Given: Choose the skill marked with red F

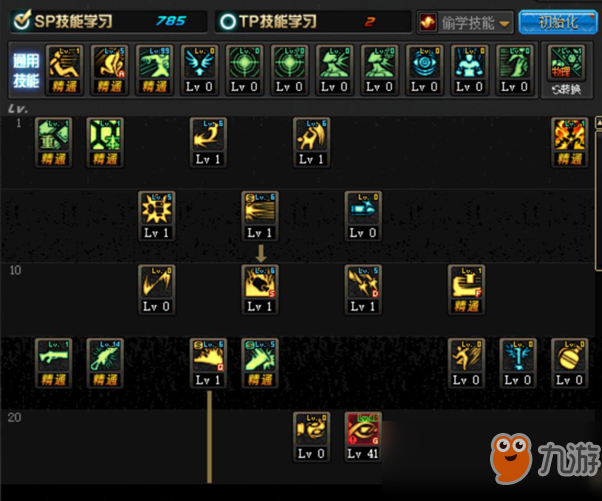Looking at the screenshot, I should (x=467, y=287).
